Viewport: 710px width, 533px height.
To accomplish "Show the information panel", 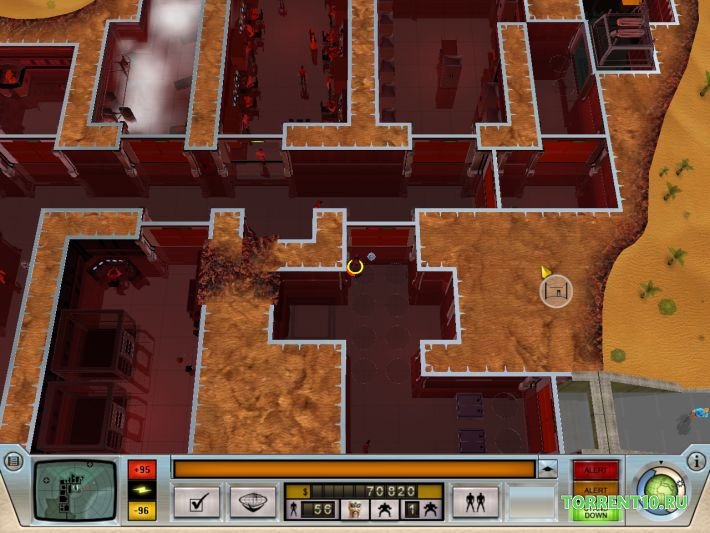I will pos(697,461).
